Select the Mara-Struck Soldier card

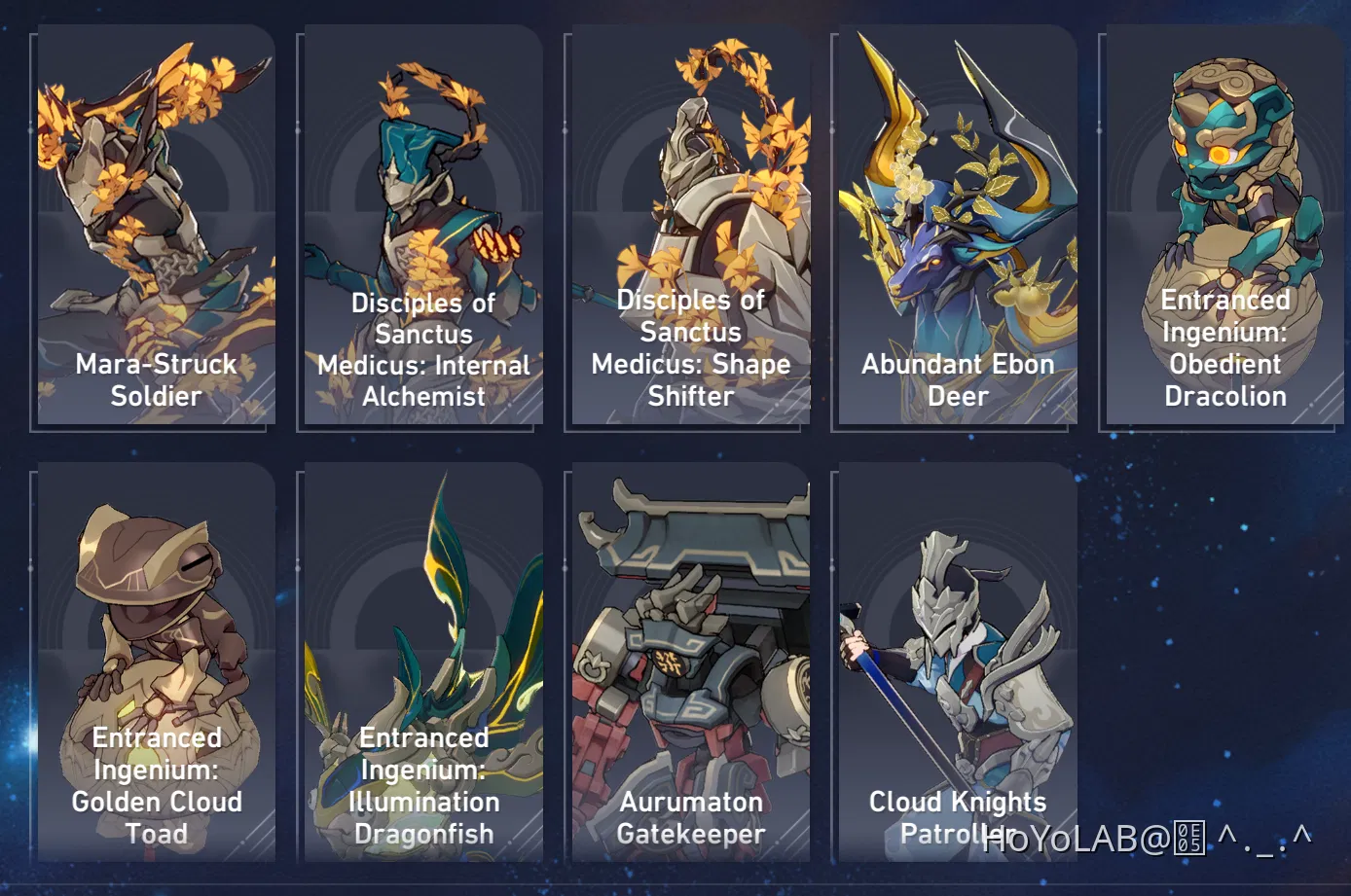pos(156,224)
